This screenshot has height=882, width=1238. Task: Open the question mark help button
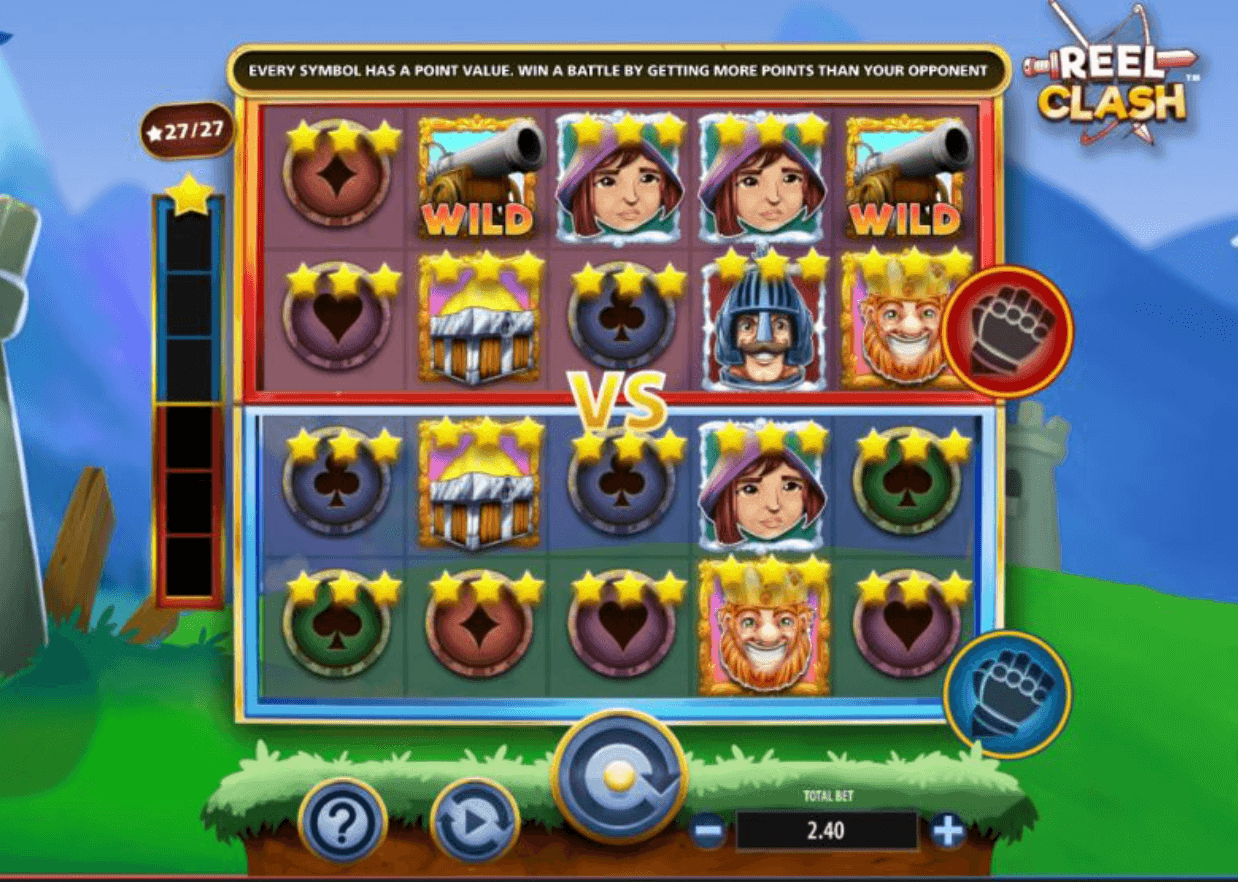(343, 822)
